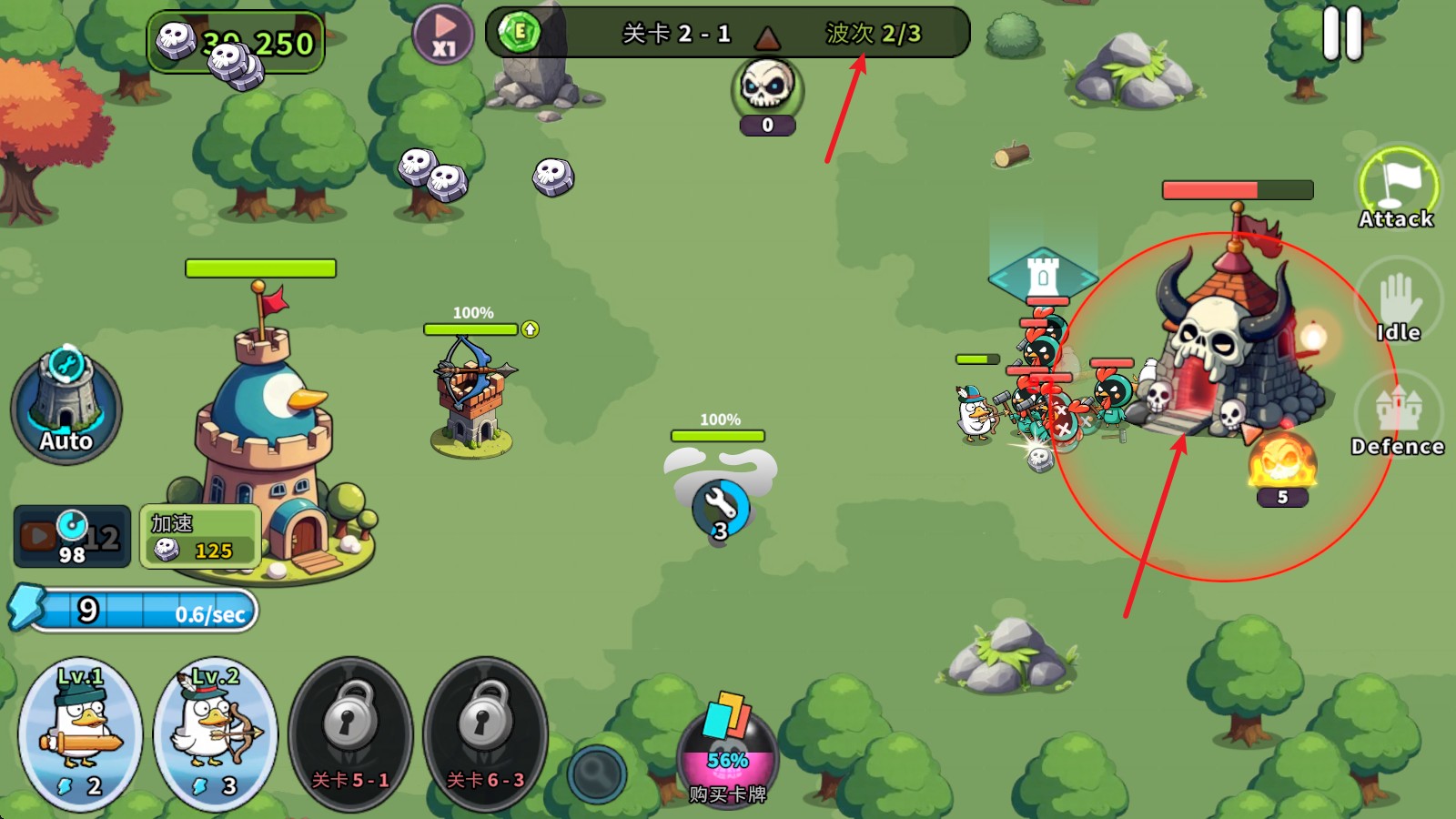Image resolution: width=1456 pixels, height=819 pixels.
Task: Click the archer tower upgrade arrow
Action: 531,329
